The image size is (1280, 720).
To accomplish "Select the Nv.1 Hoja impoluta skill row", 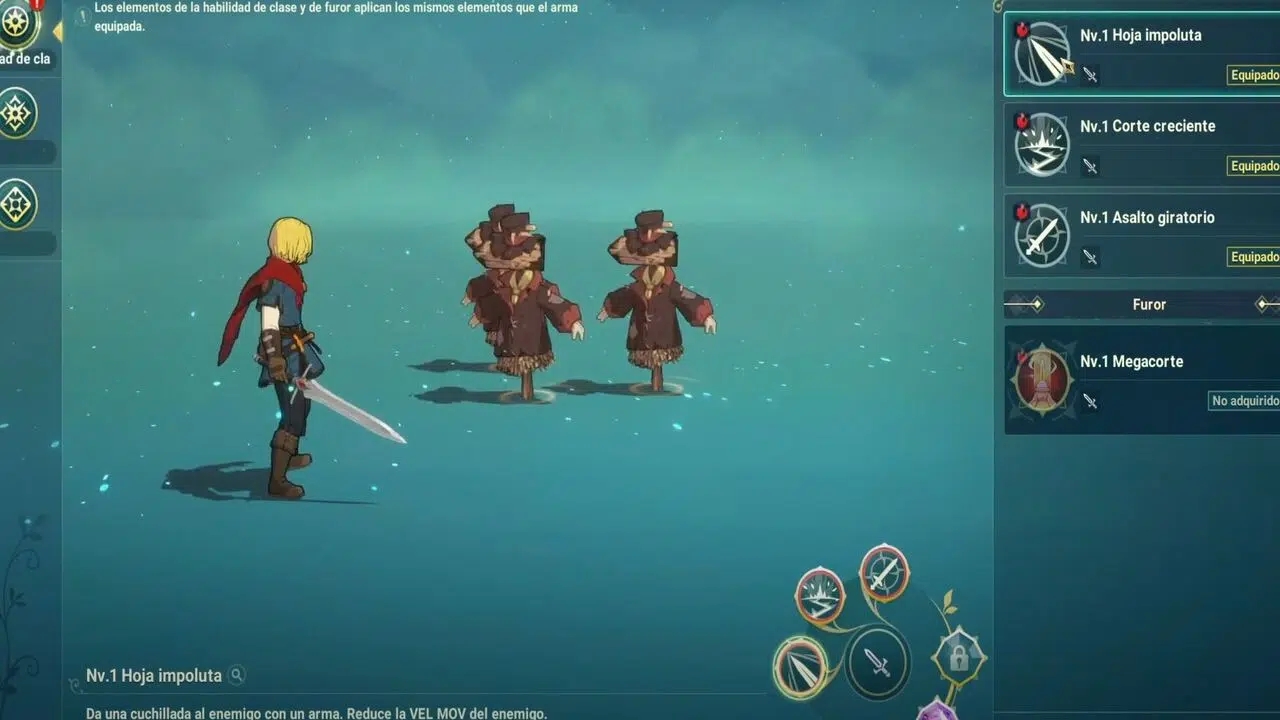I will 1141,54.
